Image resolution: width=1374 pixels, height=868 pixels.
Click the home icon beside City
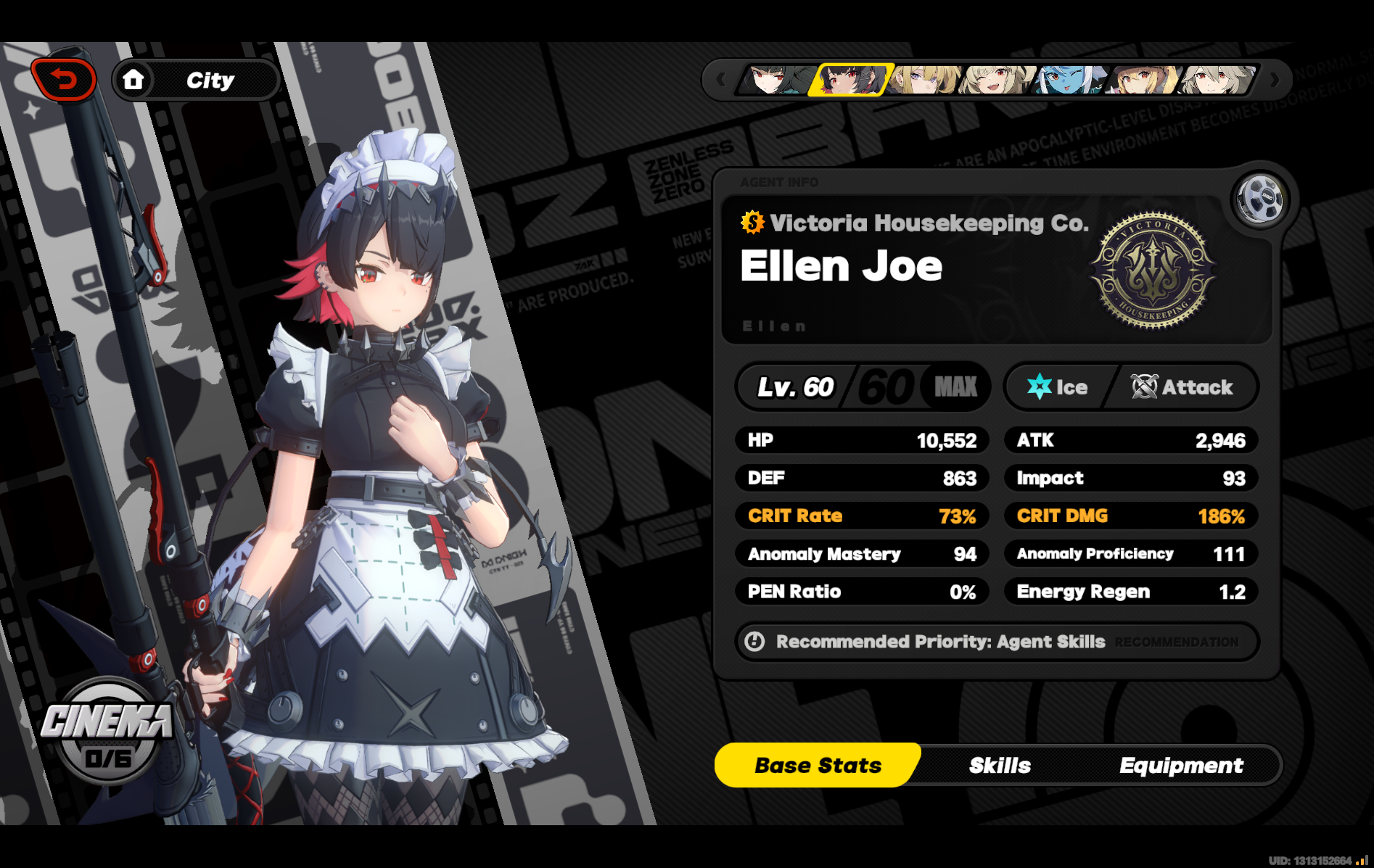tap(135, 80)
